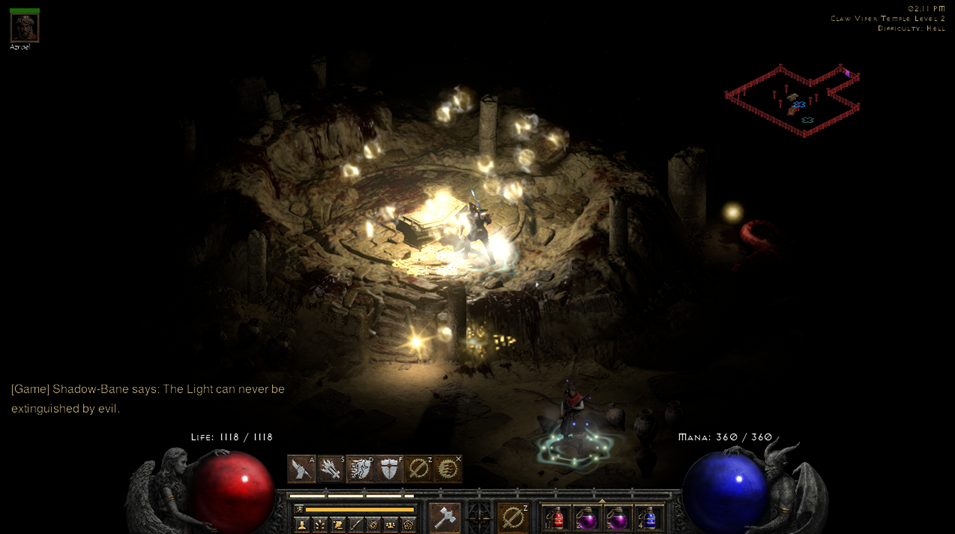Screen dimensions: 955x534
Task: Choose the trident skill bound to S
Action: tap(330, 468)
